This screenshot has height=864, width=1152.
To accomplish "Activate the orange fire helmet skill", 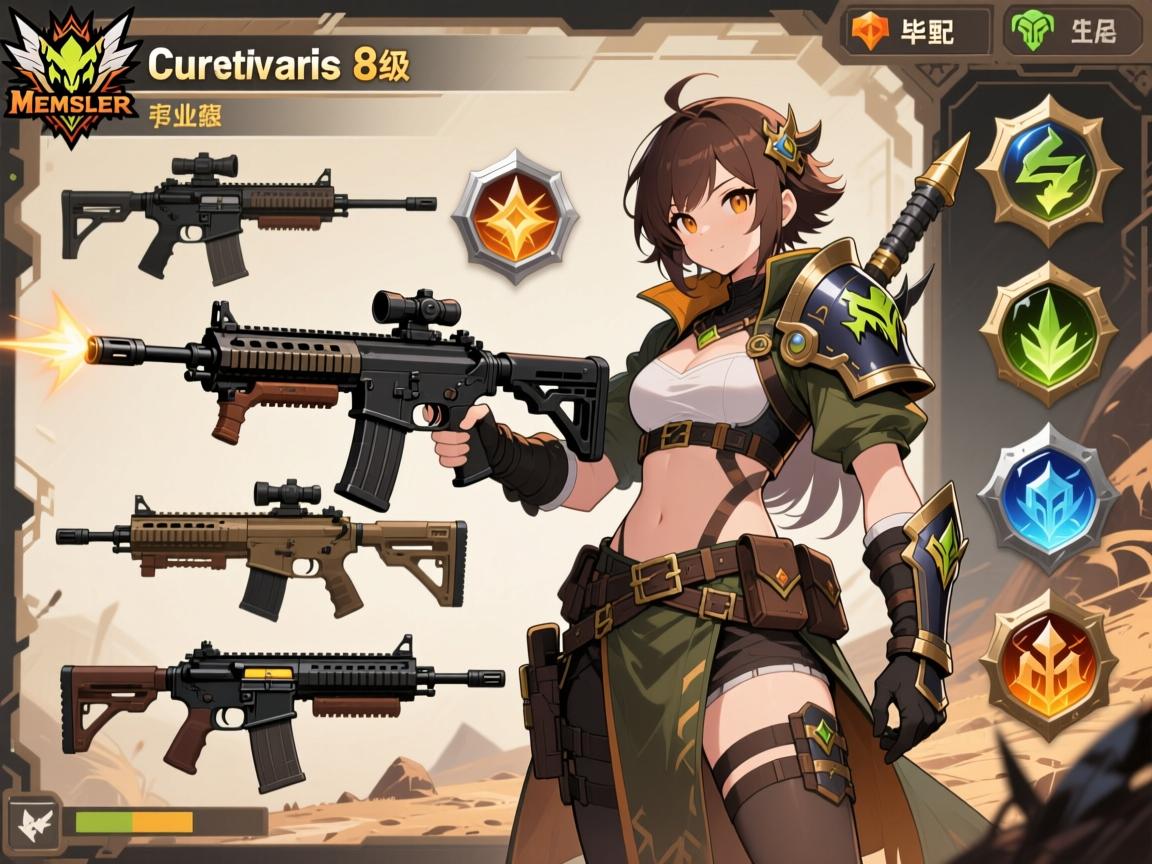I will [x=1047, y=664].
